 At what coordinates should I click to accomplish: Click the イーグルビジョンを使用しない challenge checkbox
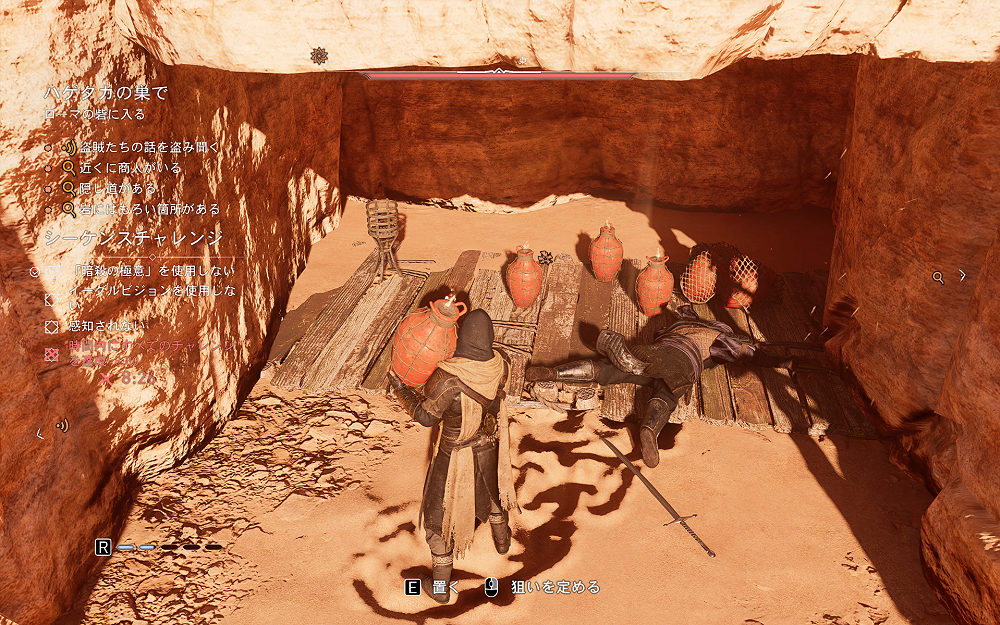tap(51, 298)
